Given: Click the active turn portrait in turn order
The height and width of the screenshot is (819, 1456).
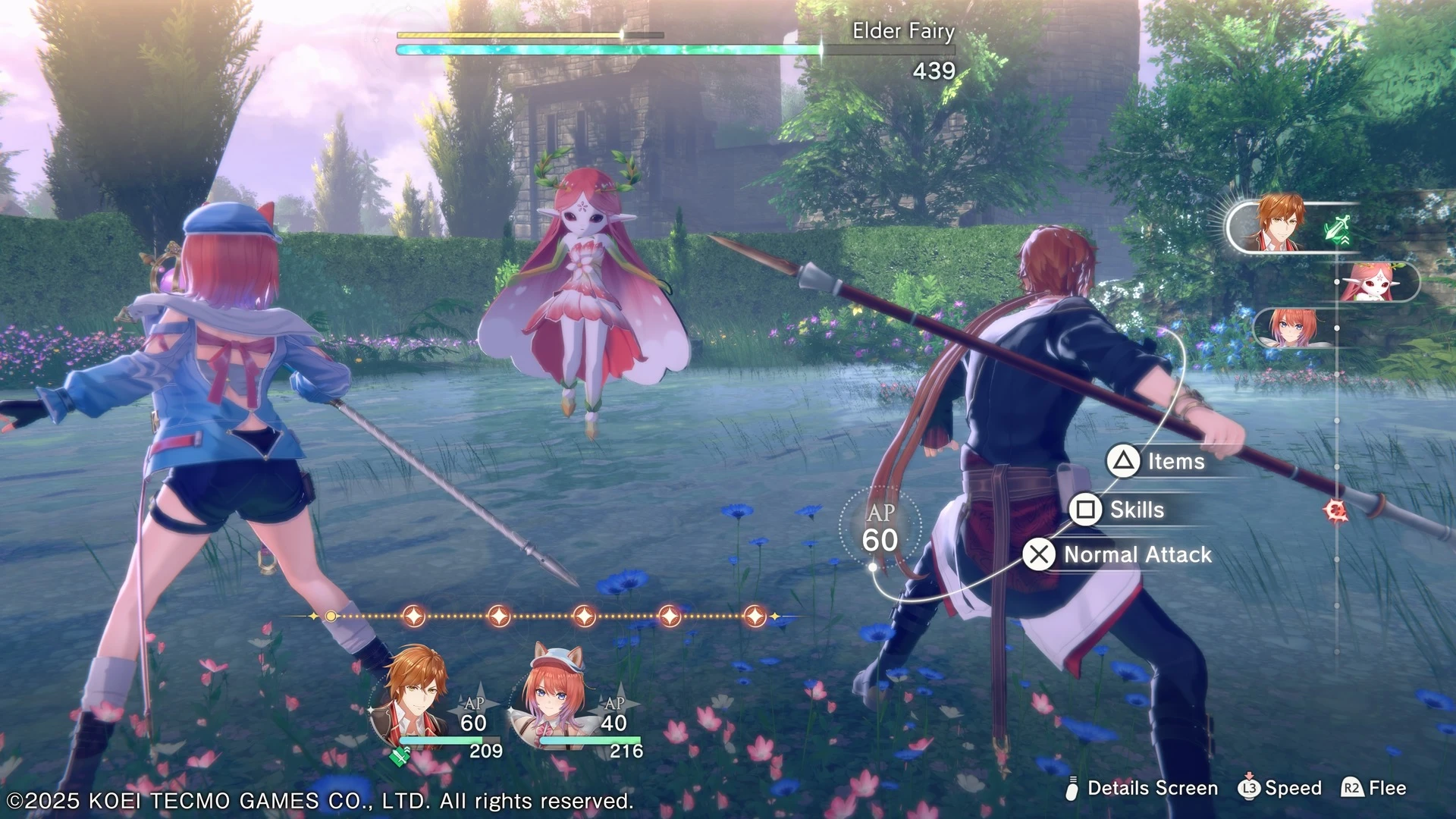Looking at the screenshot, I should [x=1282, y=224].
